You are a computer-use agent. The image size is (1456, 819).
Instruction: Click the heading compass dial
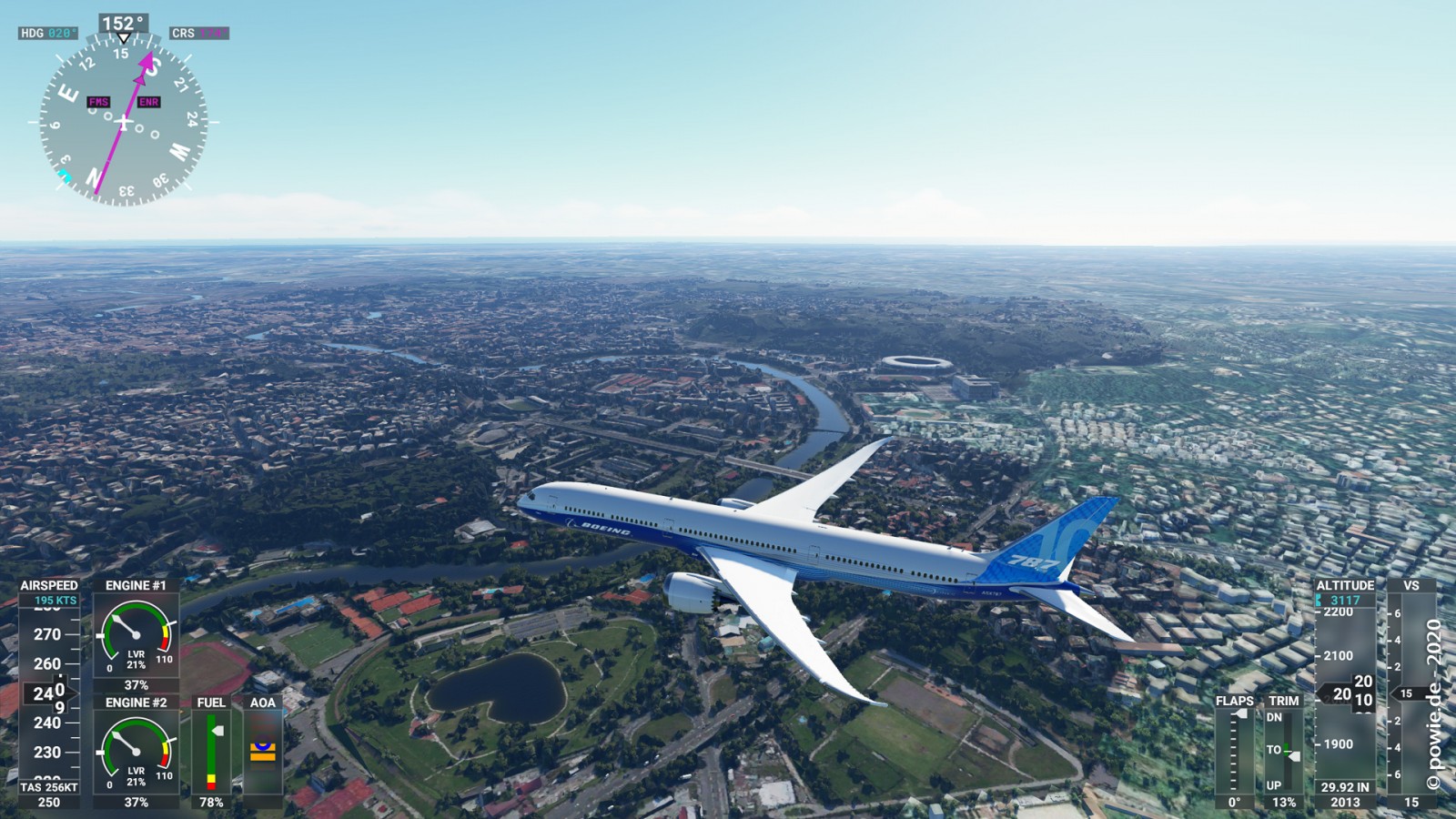click(123, 121)
